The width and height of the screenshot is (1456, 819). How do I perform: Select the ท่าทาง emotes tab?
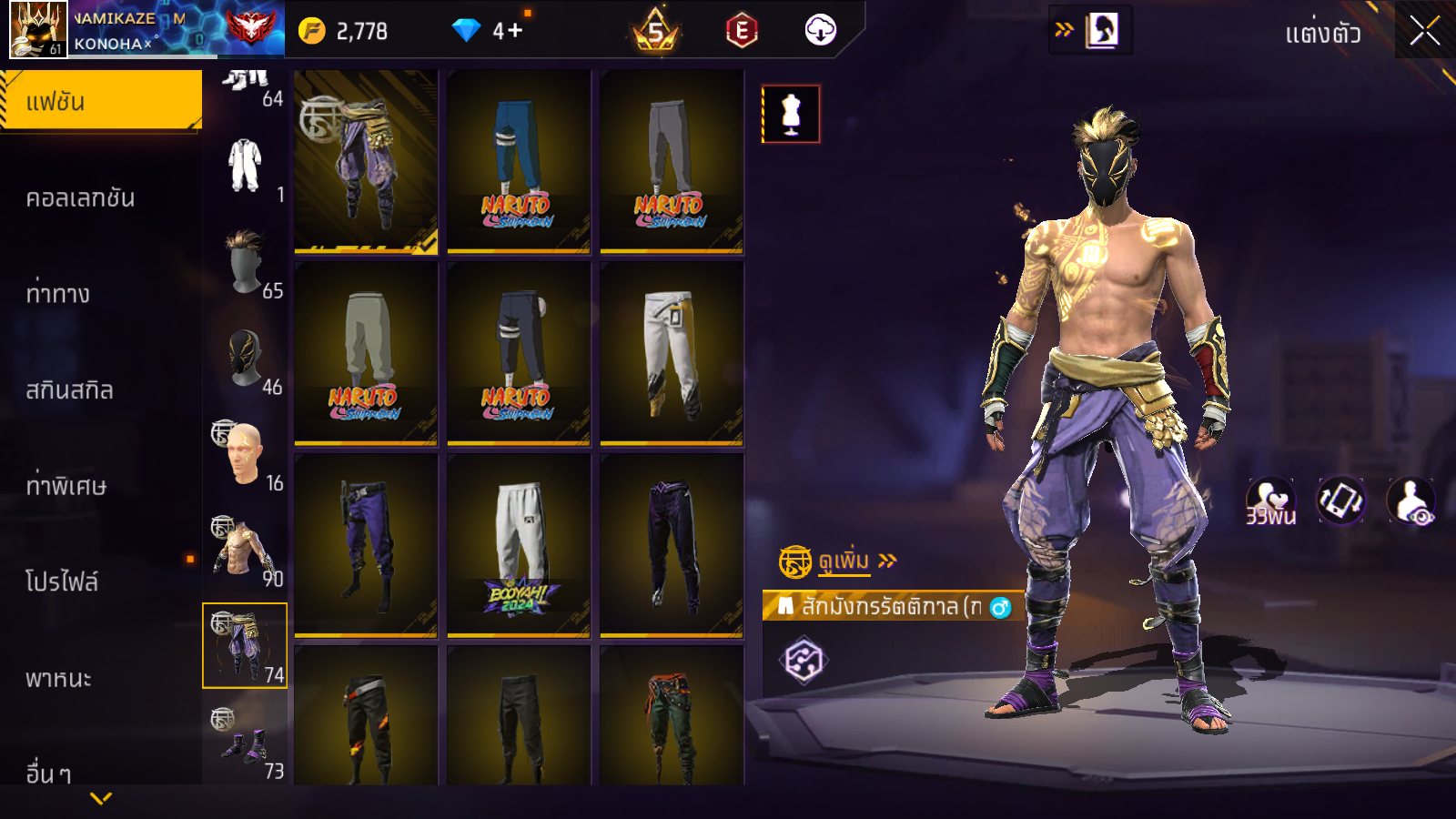coord(58,294)
